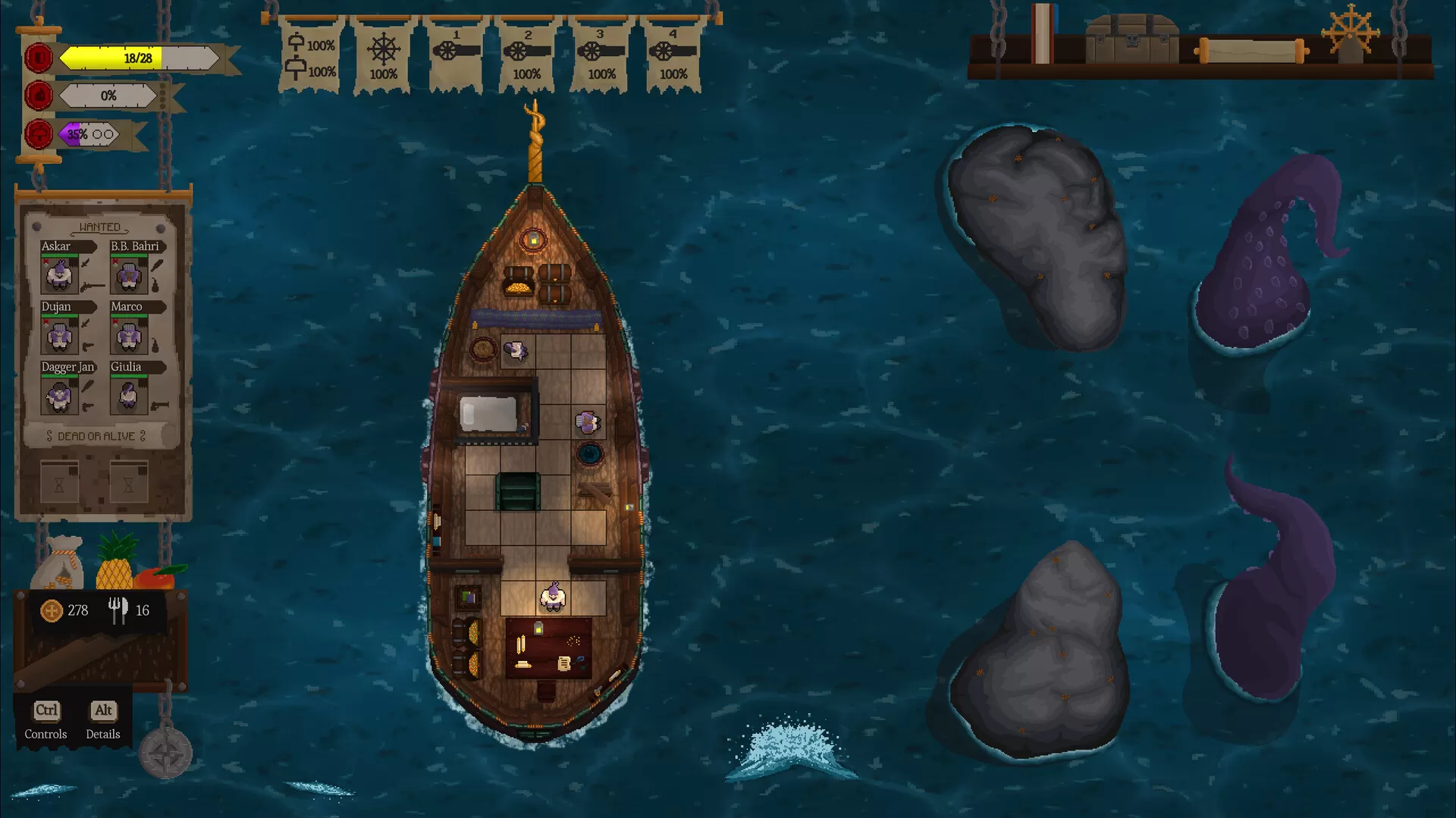This screenshot has height=818, width=1456.
Task: Click the flame crest next to the 0% bar
Action: point(38,96)
